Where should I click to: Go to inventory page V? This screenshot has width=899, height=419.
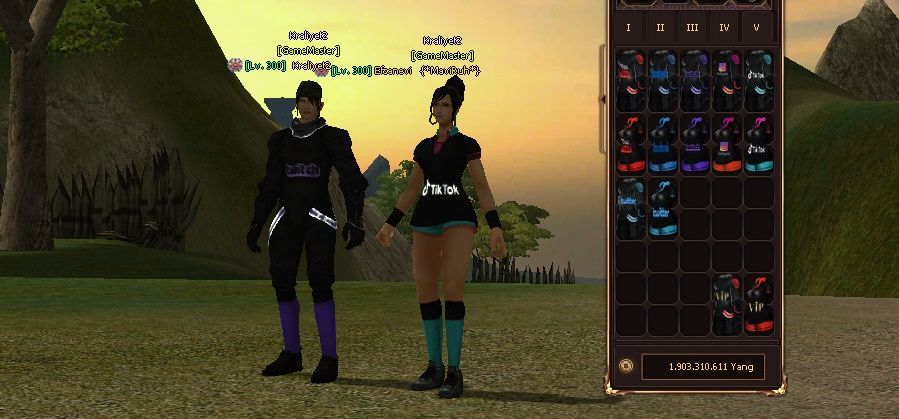[x=756, y=27]
